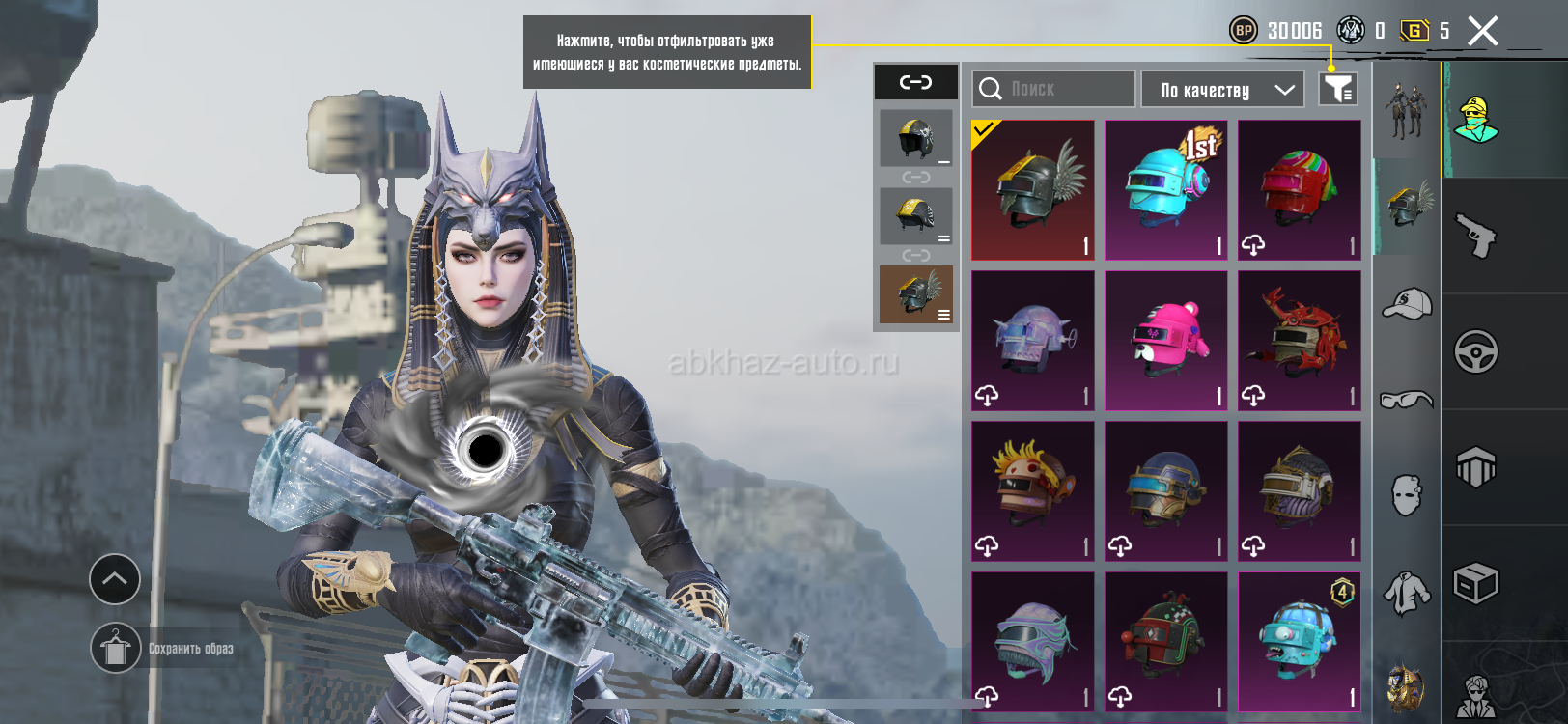
Task: Click the chain link button above helmet levels
Action: click(x=915, y=82)
